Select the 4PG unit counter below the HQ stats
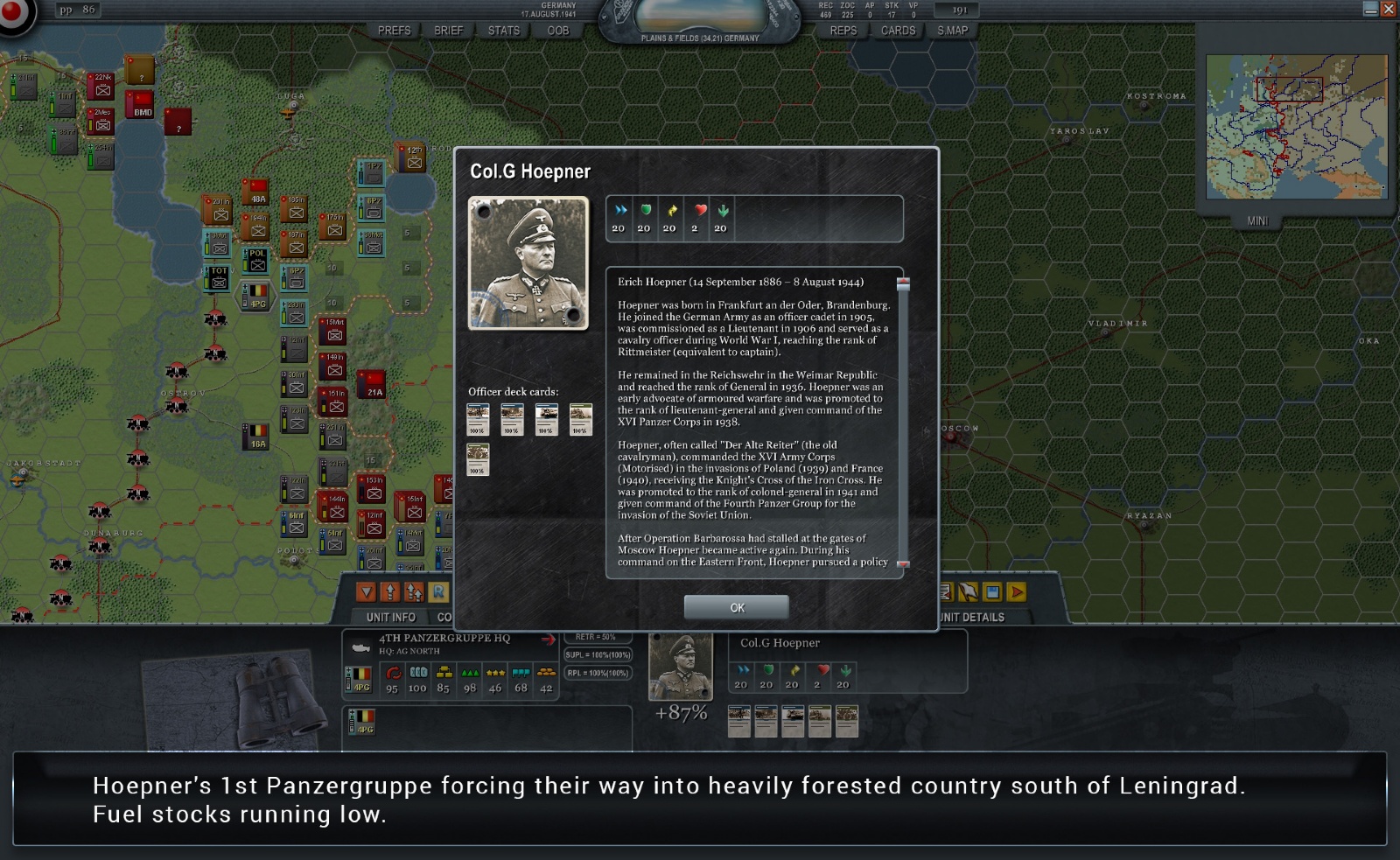1400x860 pixels. pyautogui.click(x=362, y=722)
